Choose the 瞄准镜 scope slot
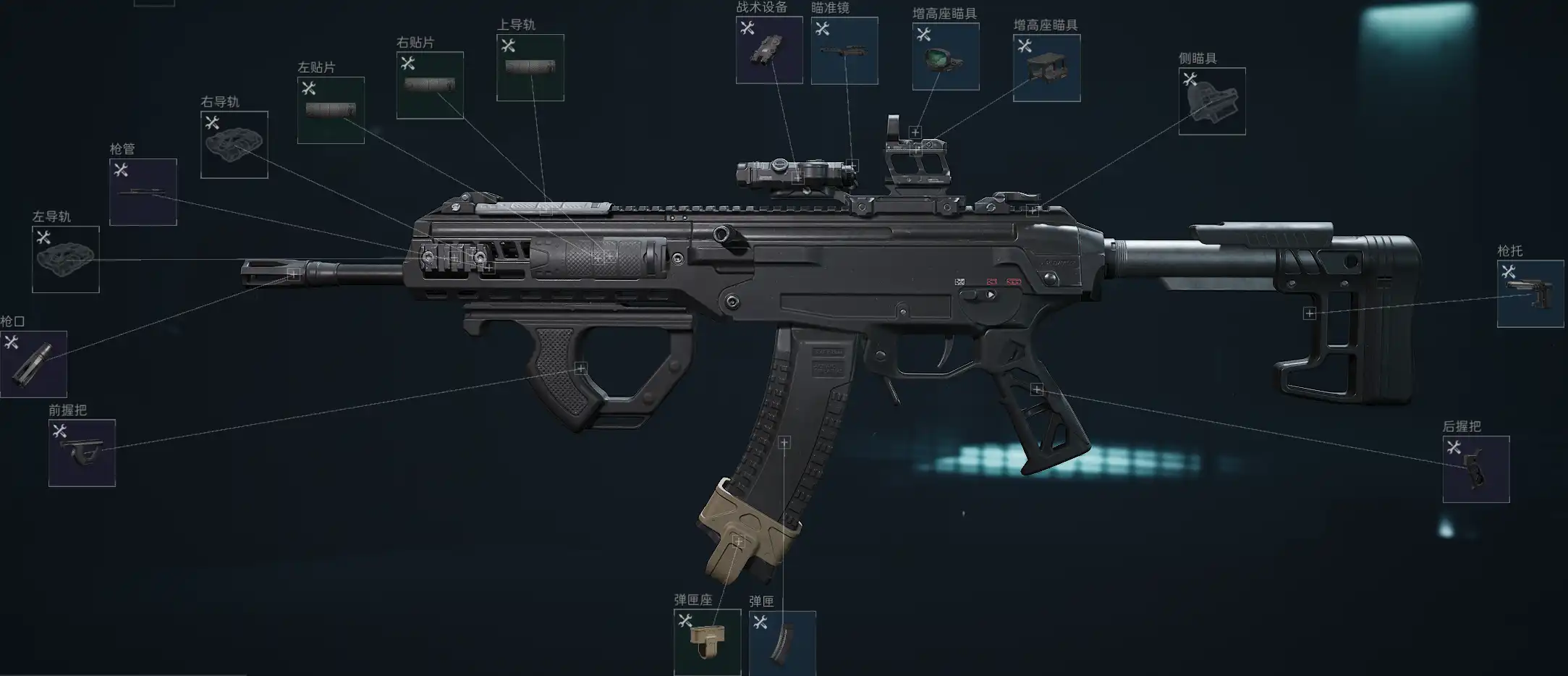The image size is (1568, 676). pos(844,51)
